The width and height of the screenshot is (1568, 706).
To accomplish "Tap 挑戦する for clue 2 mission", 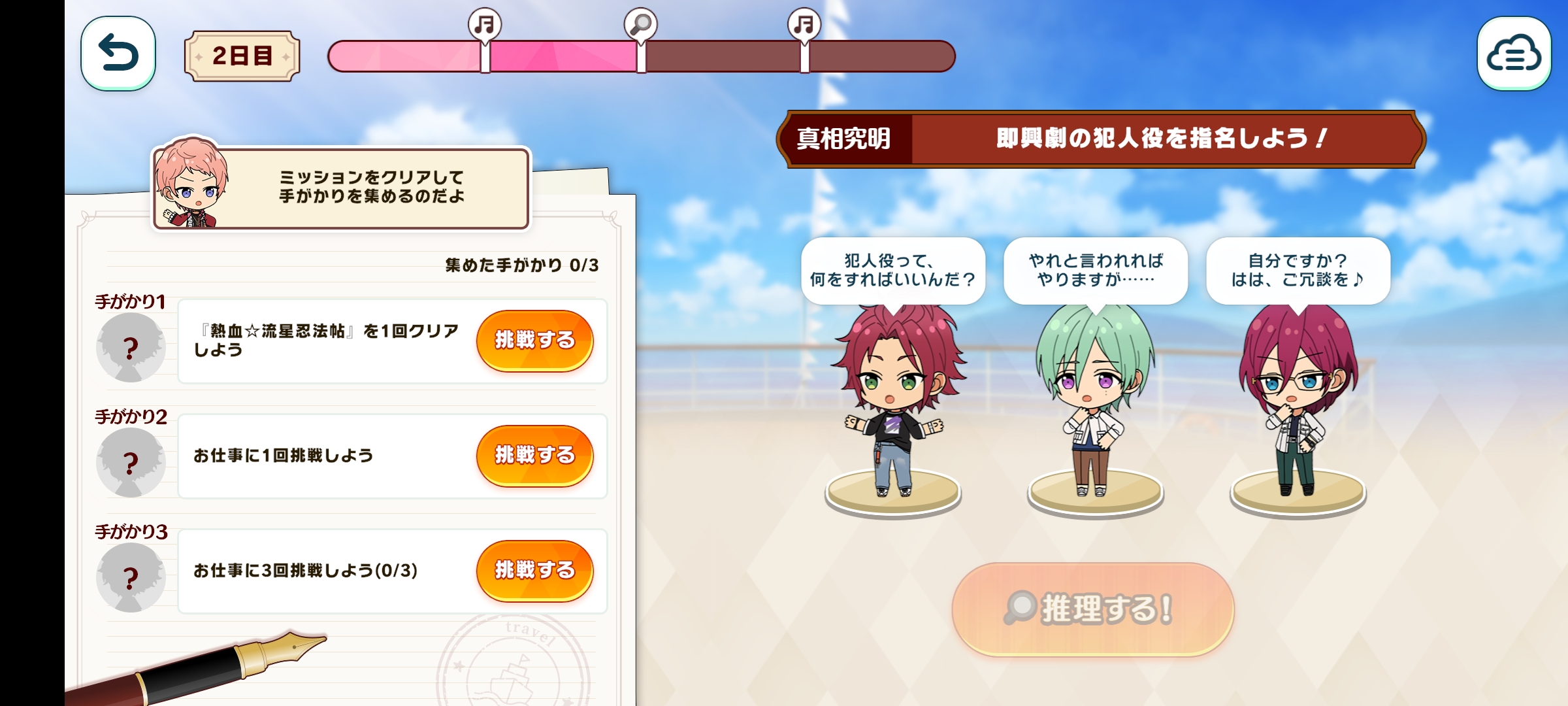I will [534, 455].
